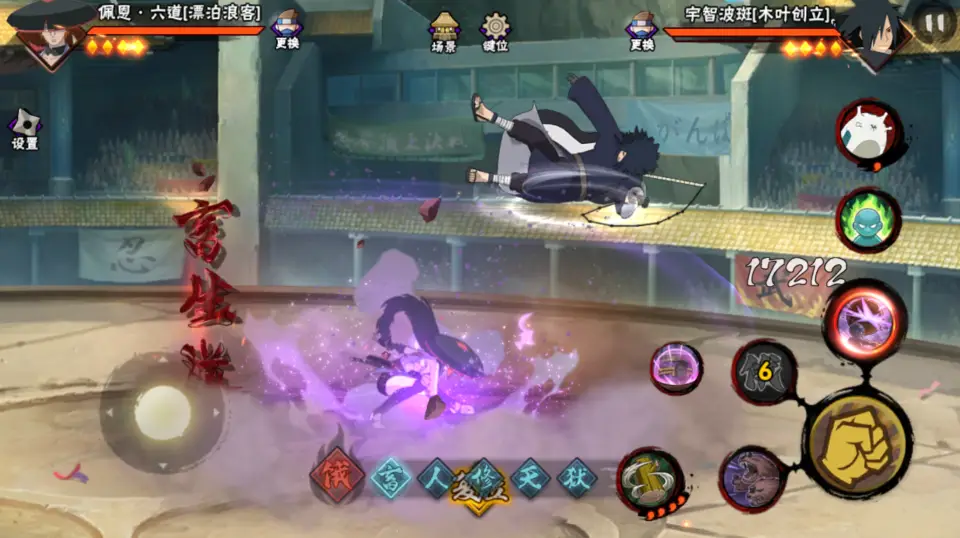Select the 畜 path diamond
The width and height of the screenshot is (960, 538).
pyautogui.click(x=391, y=478)
